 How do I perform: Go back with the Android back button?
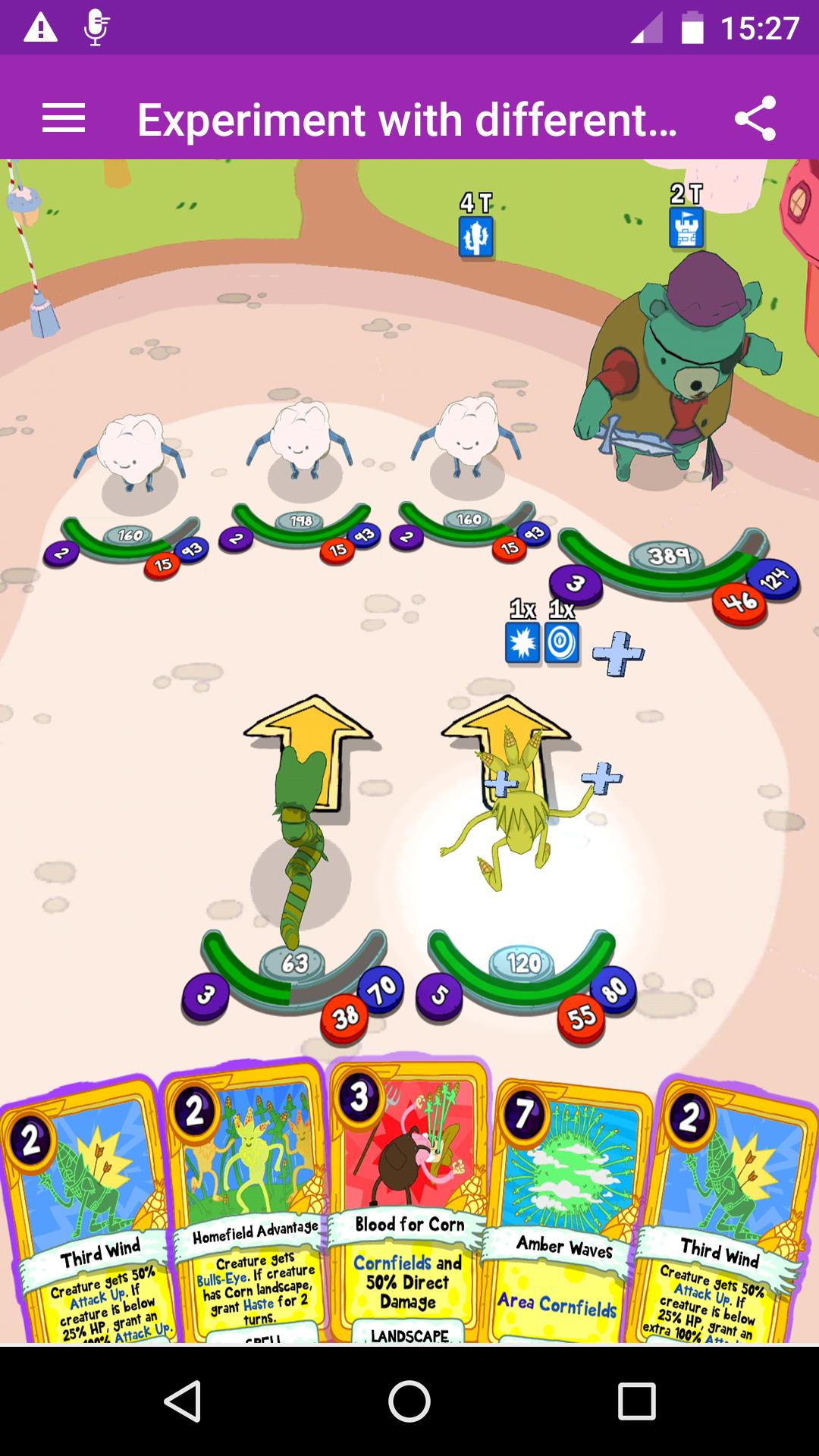click(x=182, y=1401)
